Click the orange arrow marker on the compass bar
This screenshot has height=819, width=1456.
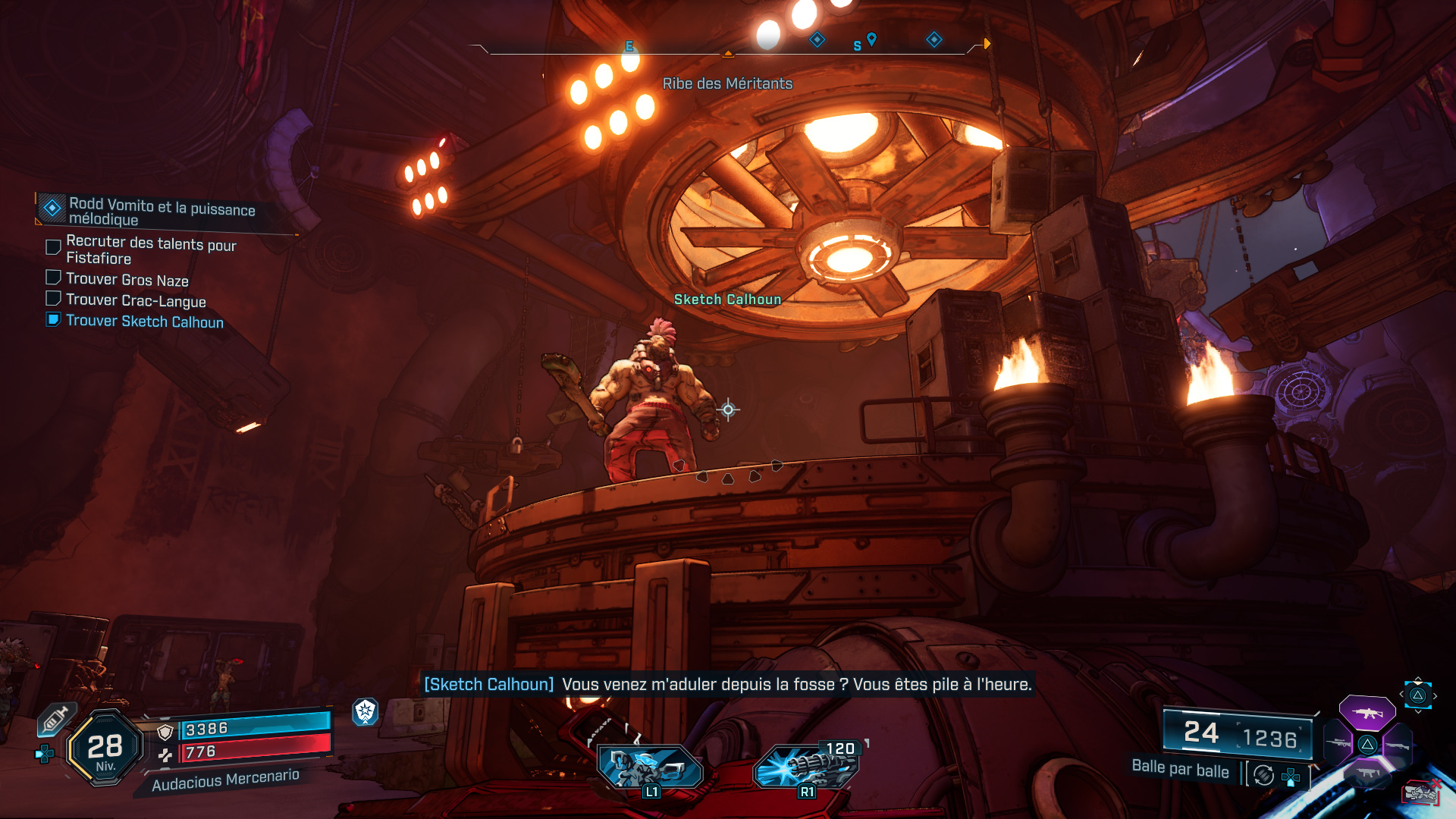click(x=986, y=44)
